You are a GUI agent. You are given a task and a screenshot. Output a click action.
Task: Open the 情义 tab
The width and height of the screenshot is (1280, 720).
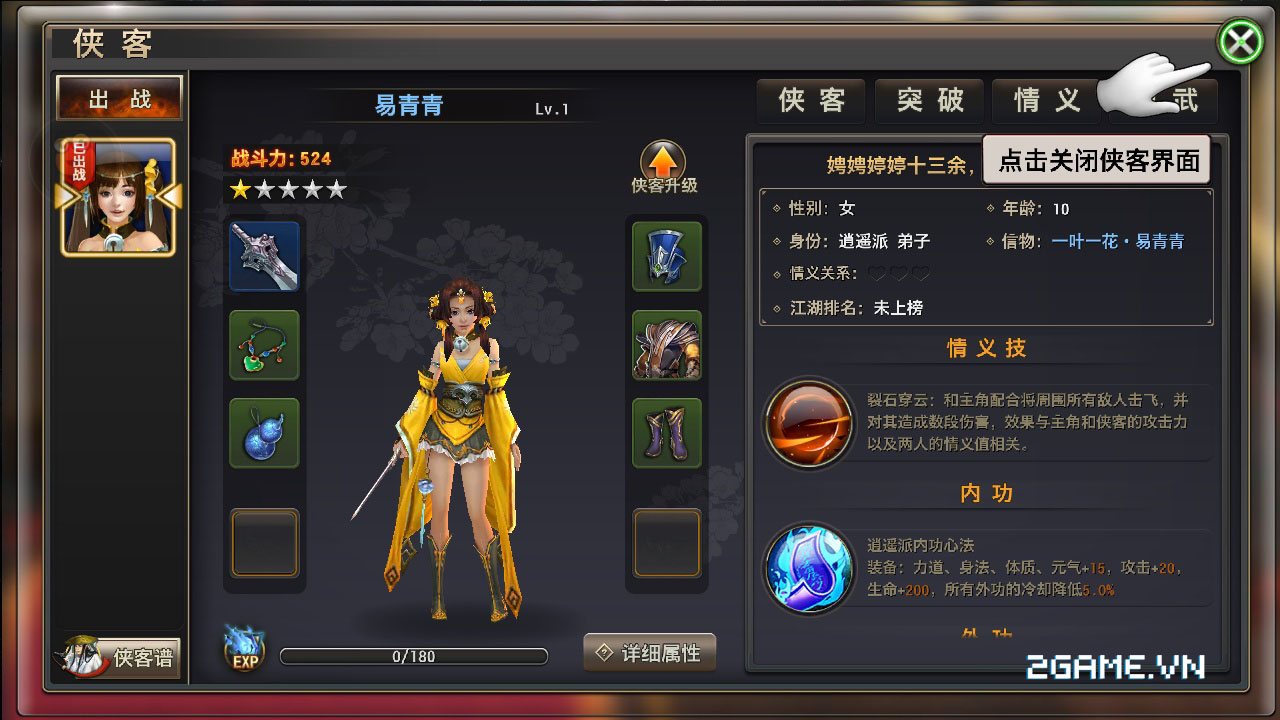pyautogui.click(x=1045, y=101)
